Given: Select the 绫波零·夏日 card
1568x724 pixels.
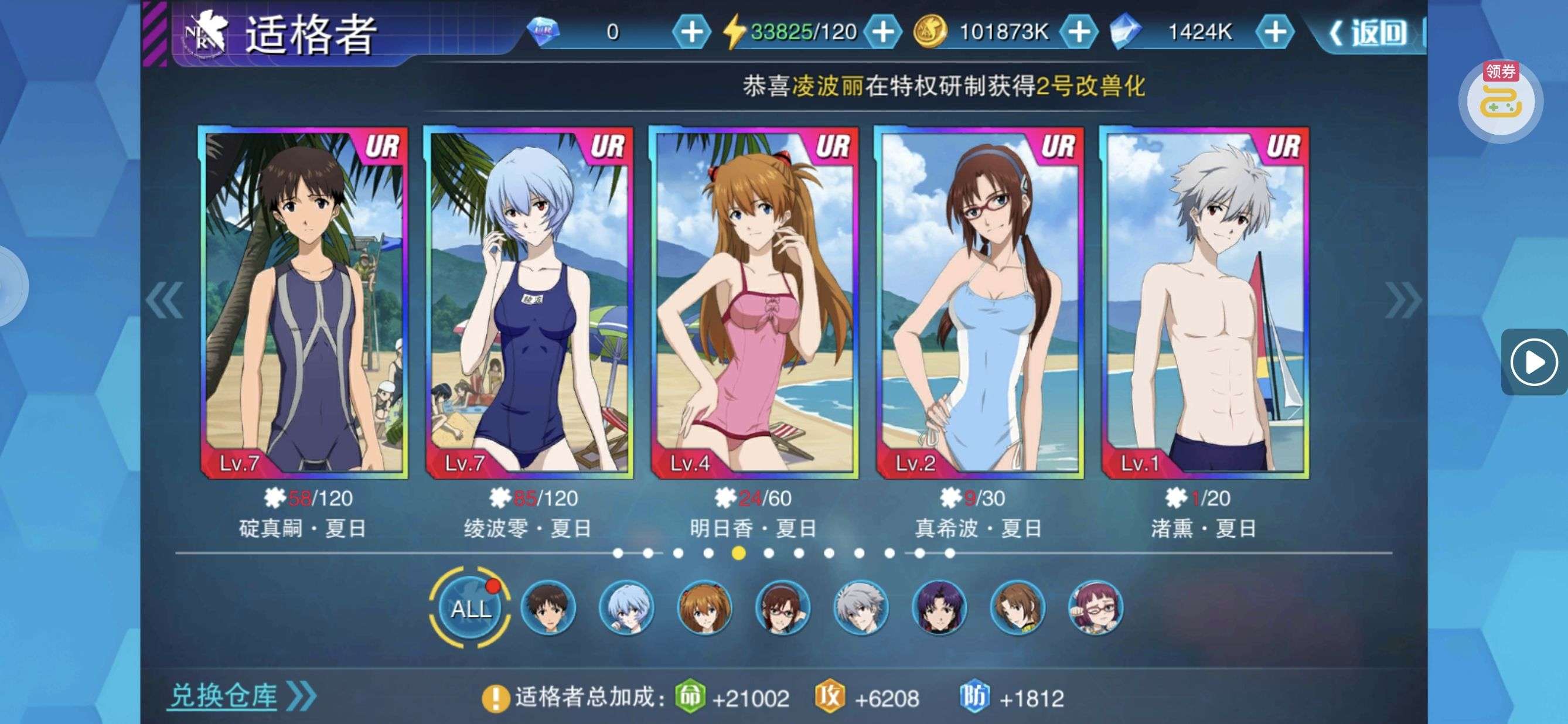Looking at the screenshot, I should pos(529,302).
